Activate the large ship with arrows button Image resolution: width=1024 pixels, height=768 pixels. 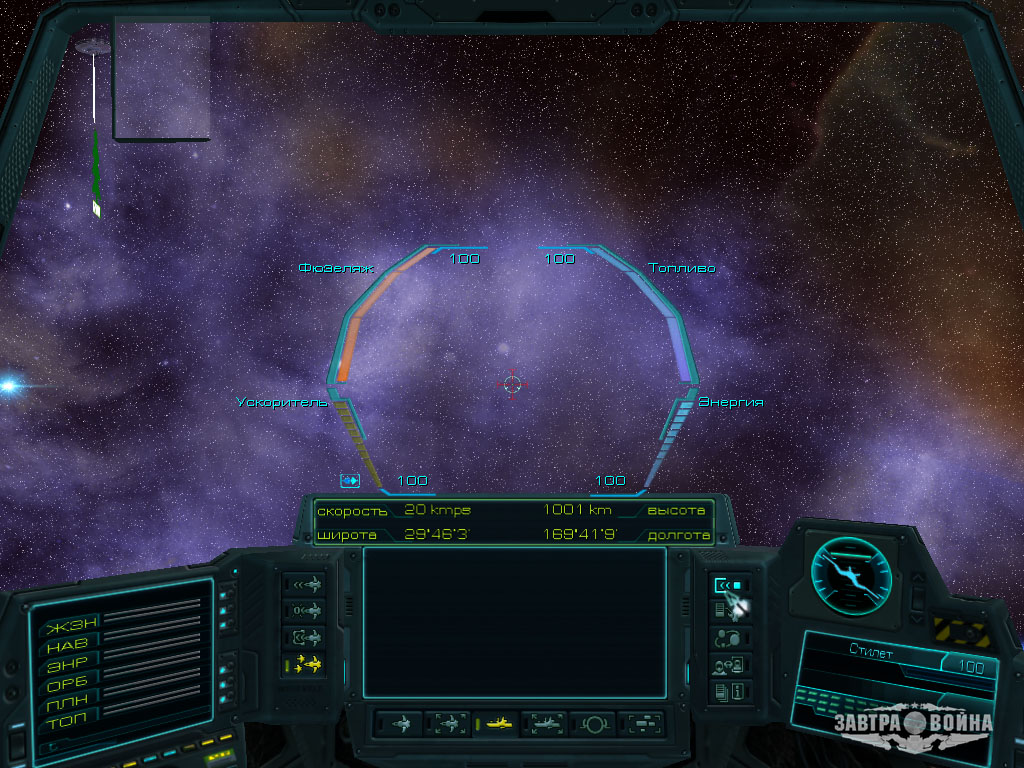[x=545, y=723]
